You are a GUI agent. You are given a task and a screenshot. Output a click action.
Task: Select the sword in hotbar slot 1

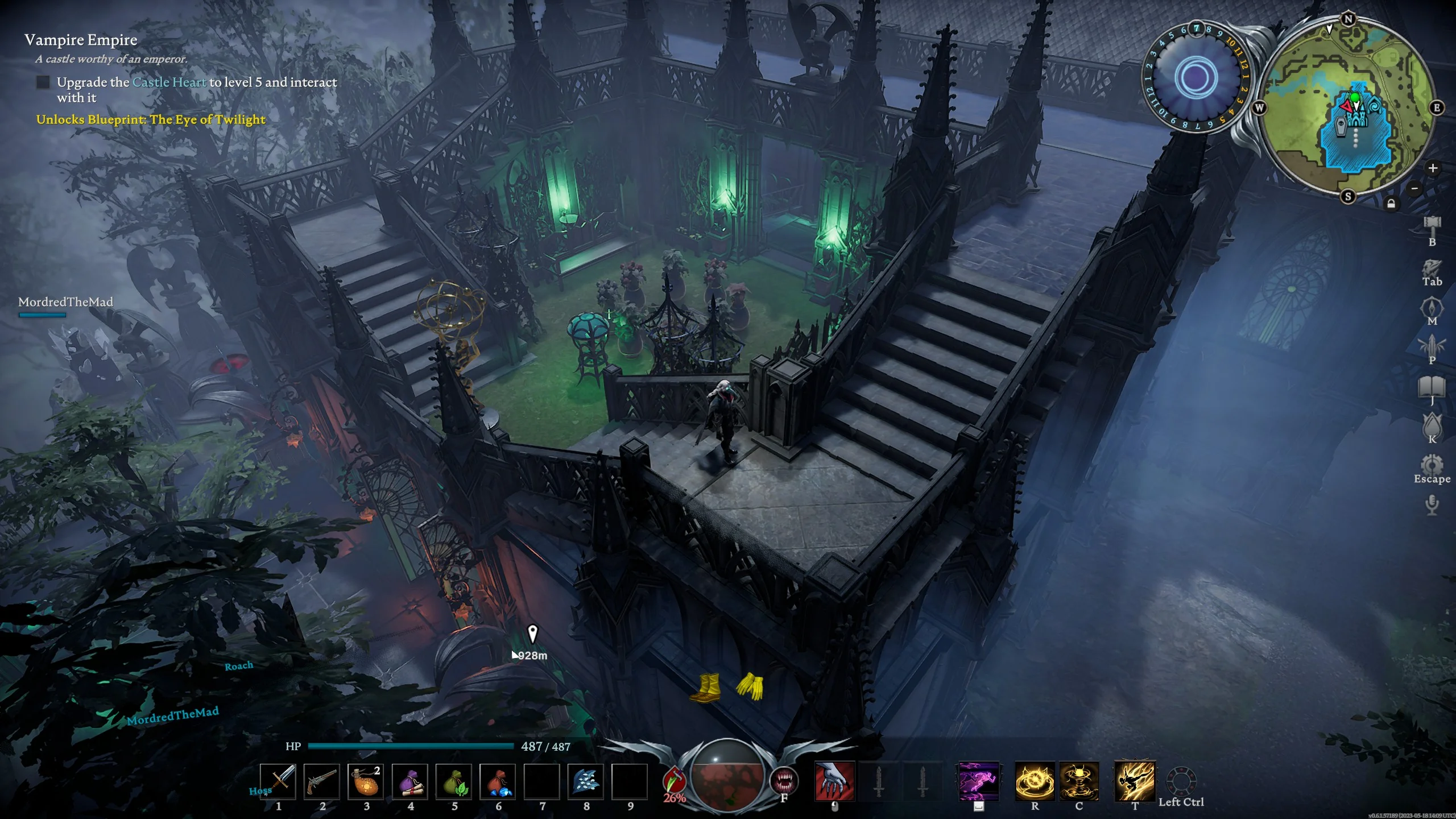tap(279, 780)
